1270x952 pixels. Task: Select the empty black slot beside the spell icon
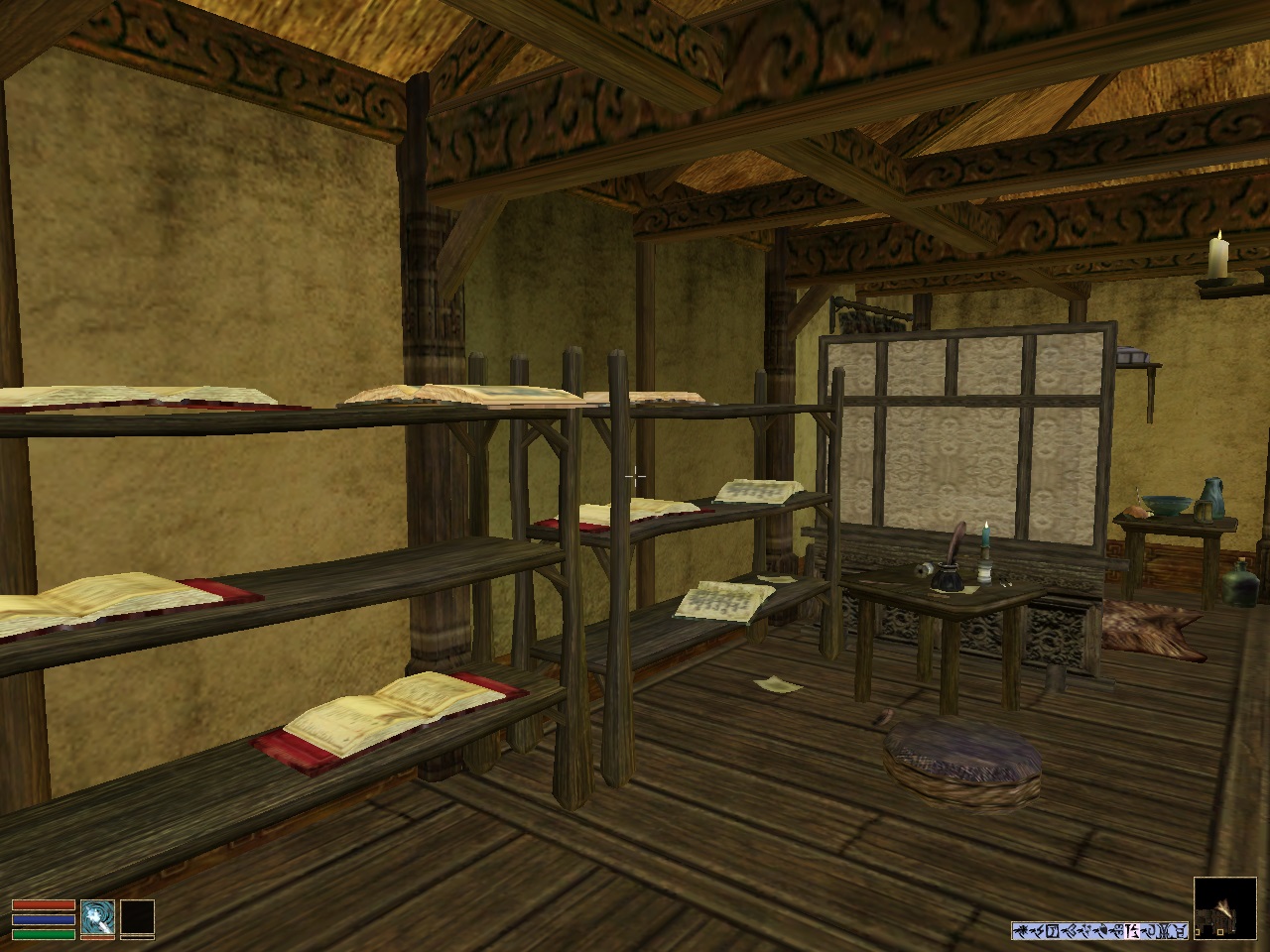click(138, 917)
